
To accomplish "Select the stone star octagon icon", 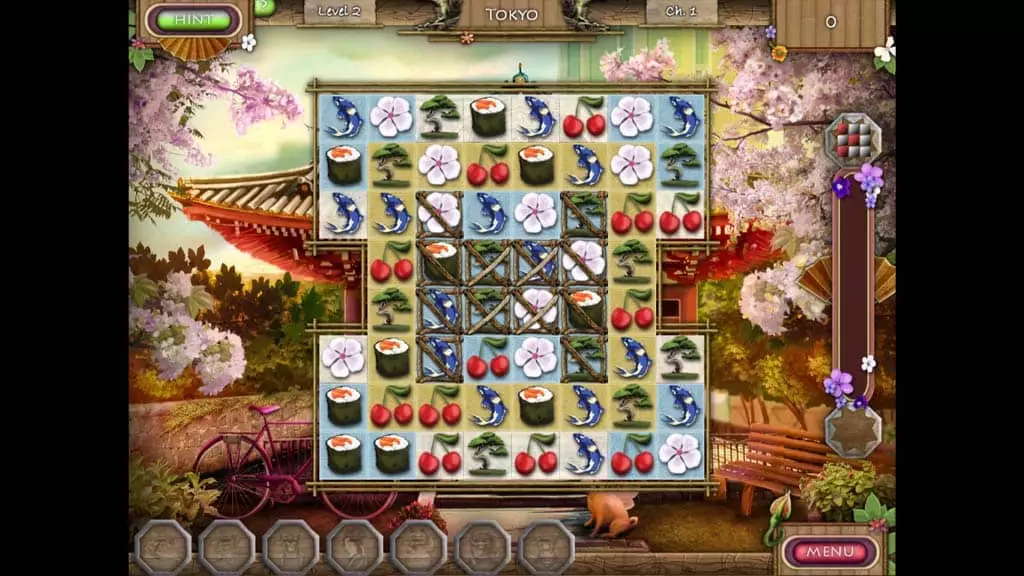I will pyautogui.click(x=852, y=430).
